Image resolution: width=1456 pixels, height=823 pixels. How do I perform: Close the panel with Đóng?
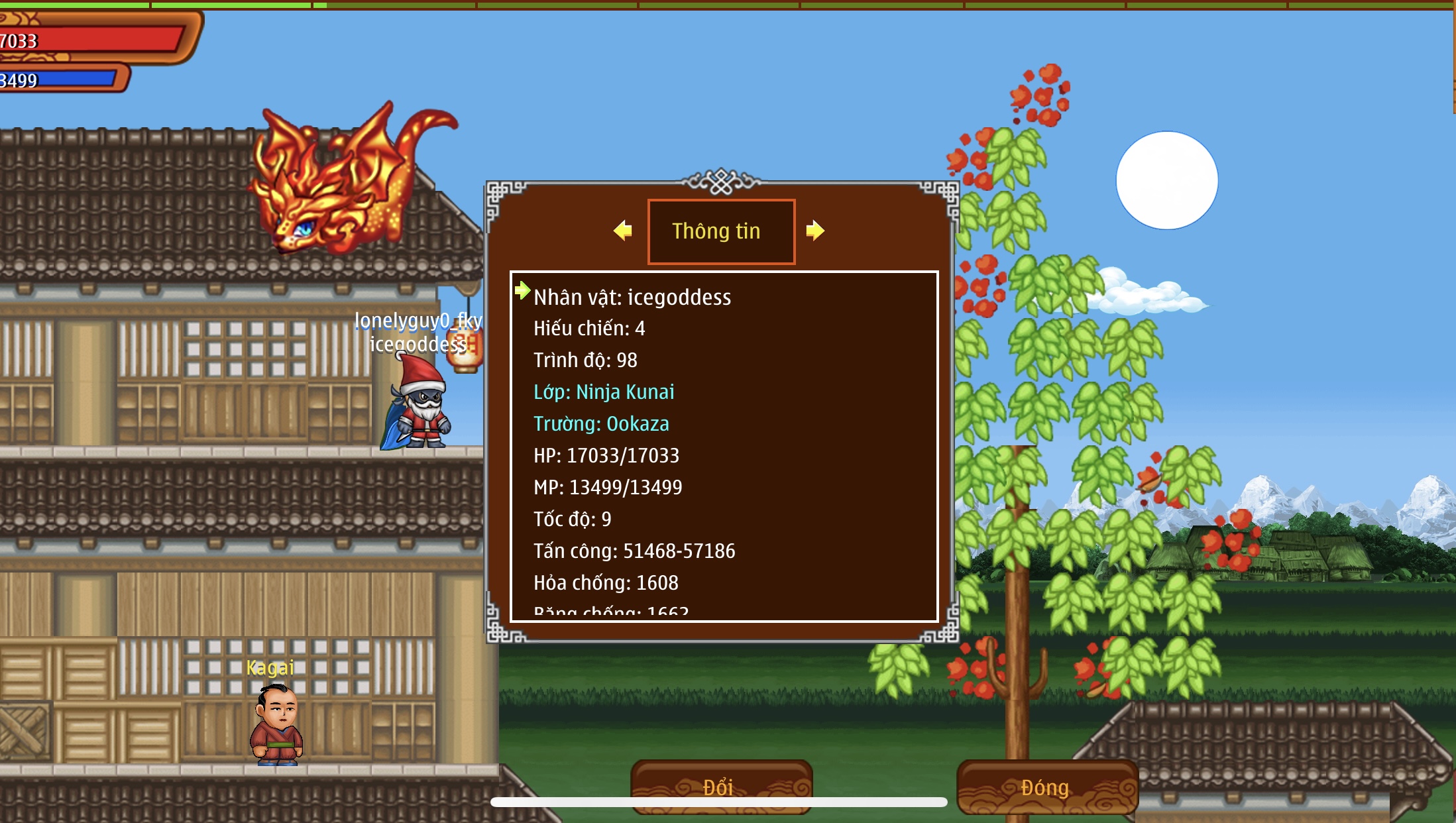[1046, 787]
